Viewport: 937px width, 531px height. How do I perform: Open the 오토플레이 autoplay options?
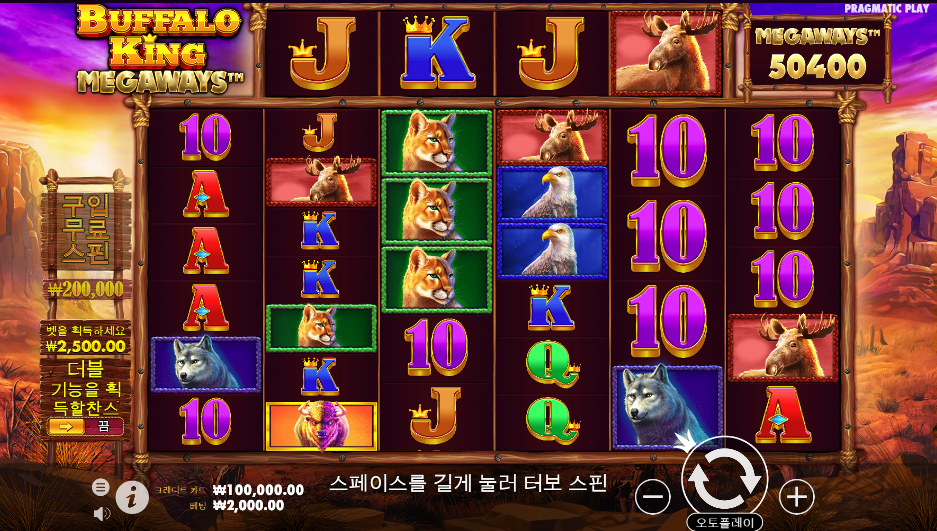724,522
